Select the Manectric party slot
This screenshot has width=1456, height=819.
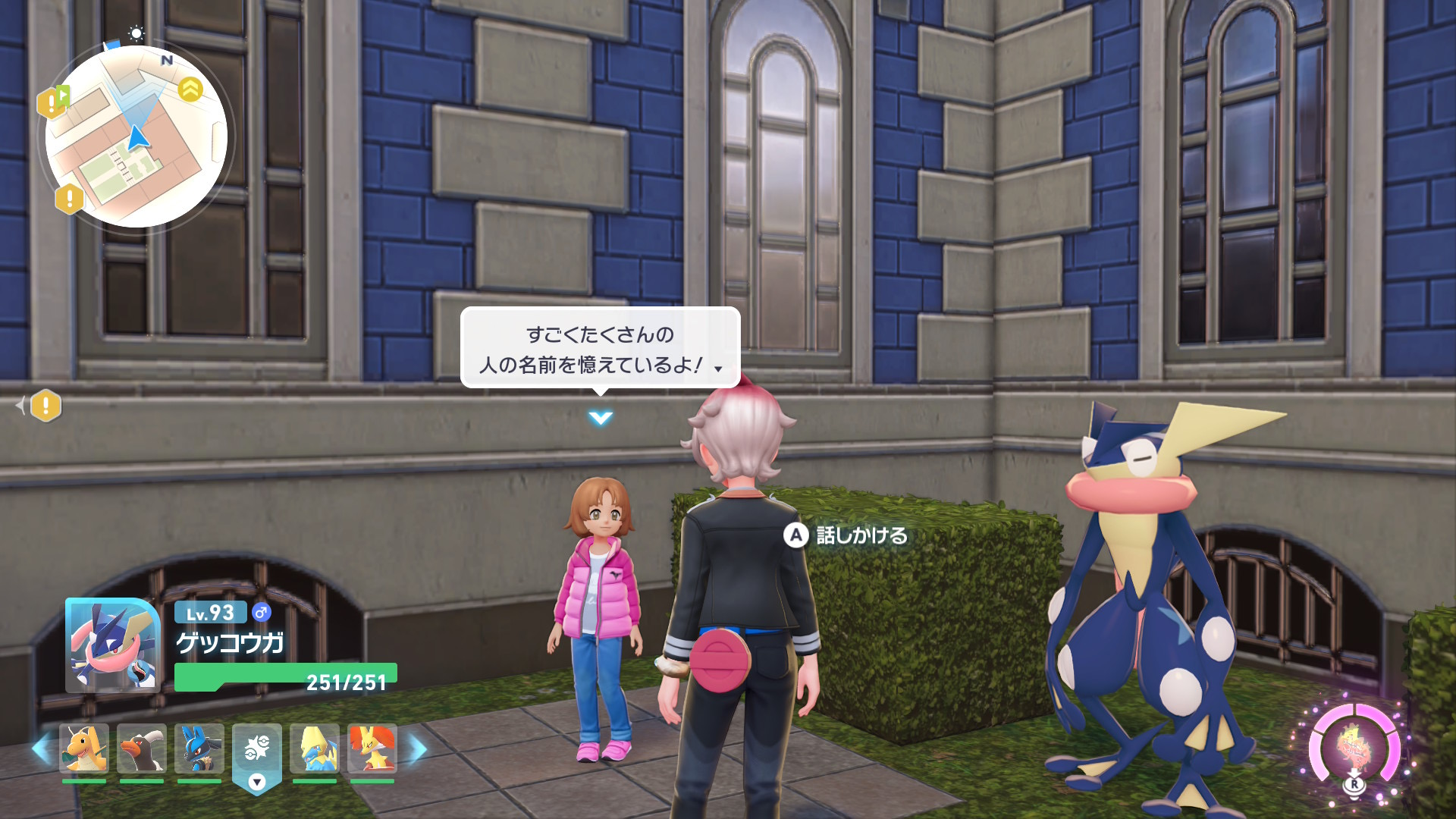315,748
